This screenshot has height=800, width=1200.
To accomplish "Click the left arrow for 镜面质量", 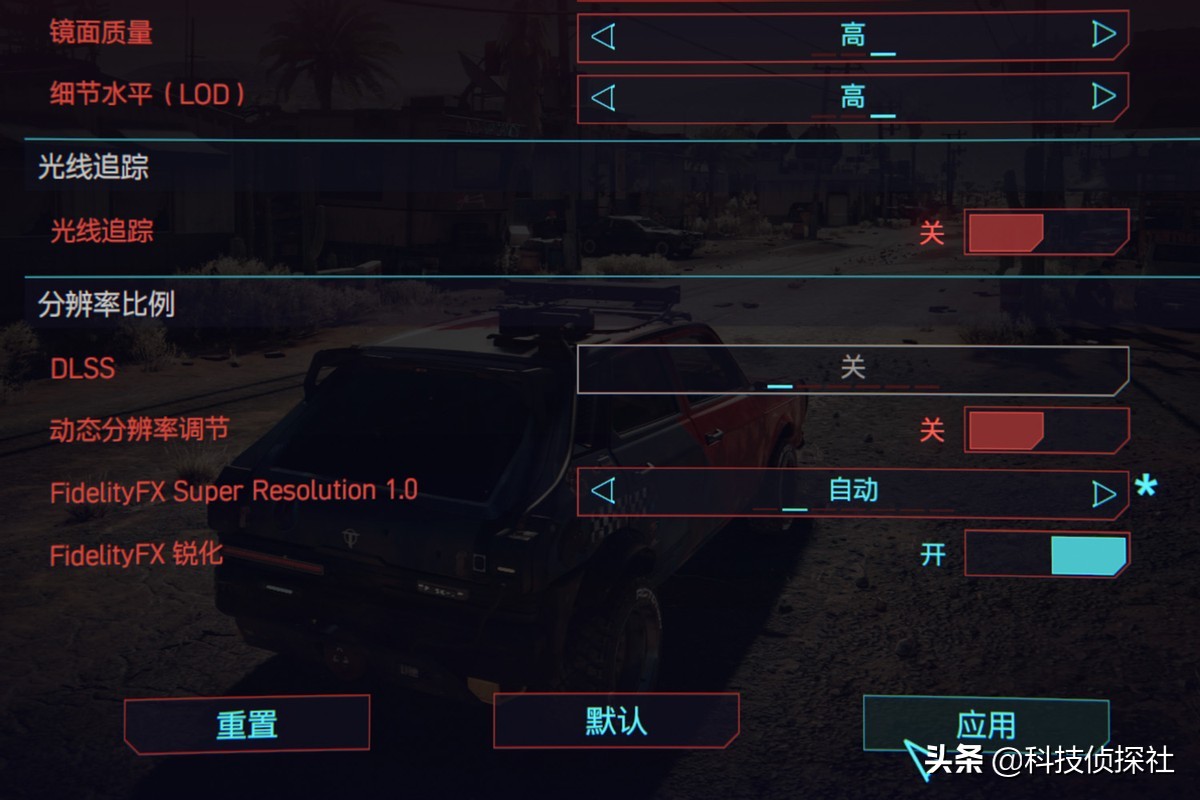I will click(602, 37).
